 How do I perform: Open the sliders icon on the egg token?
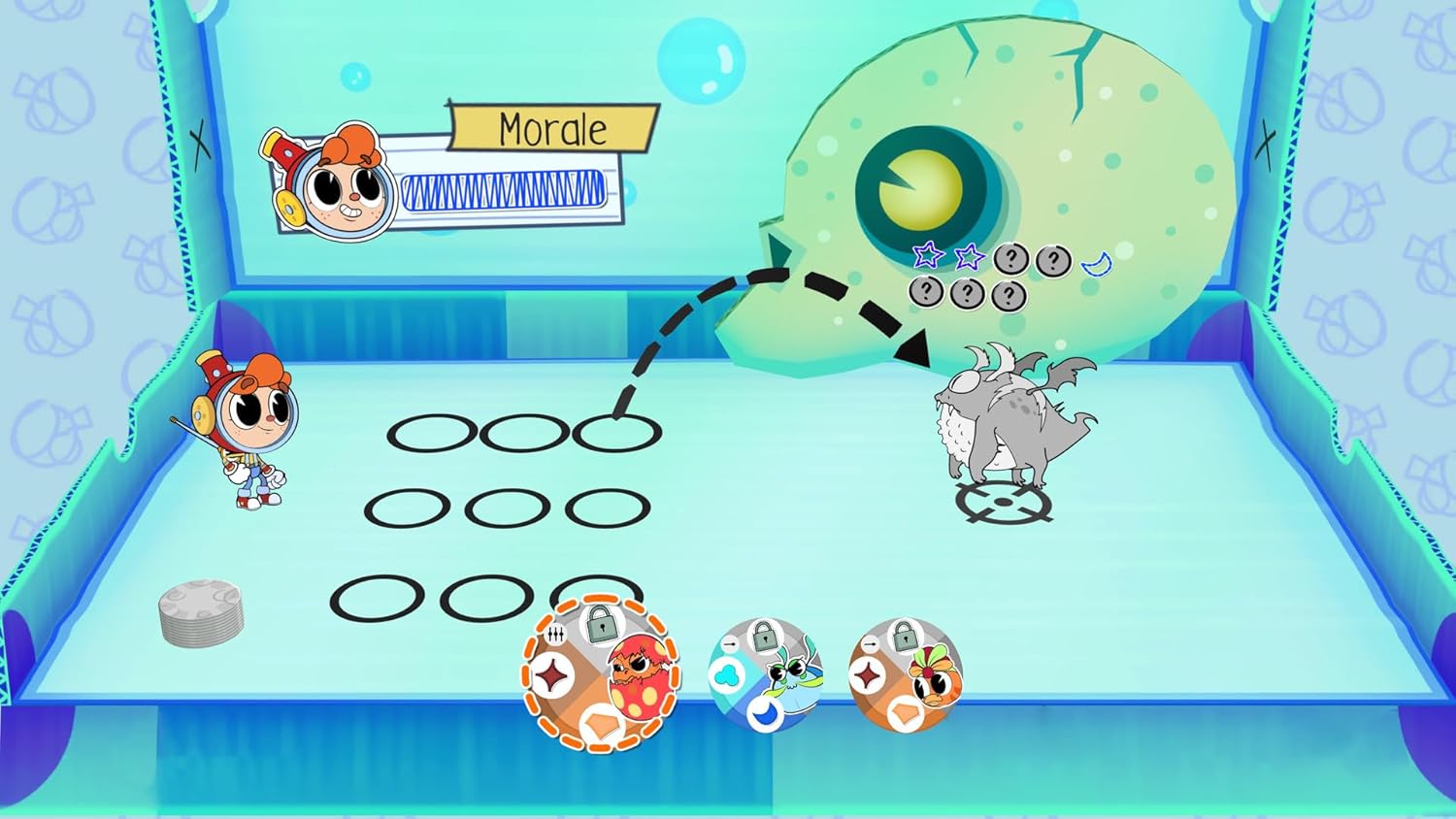click(x=556, y=635)
